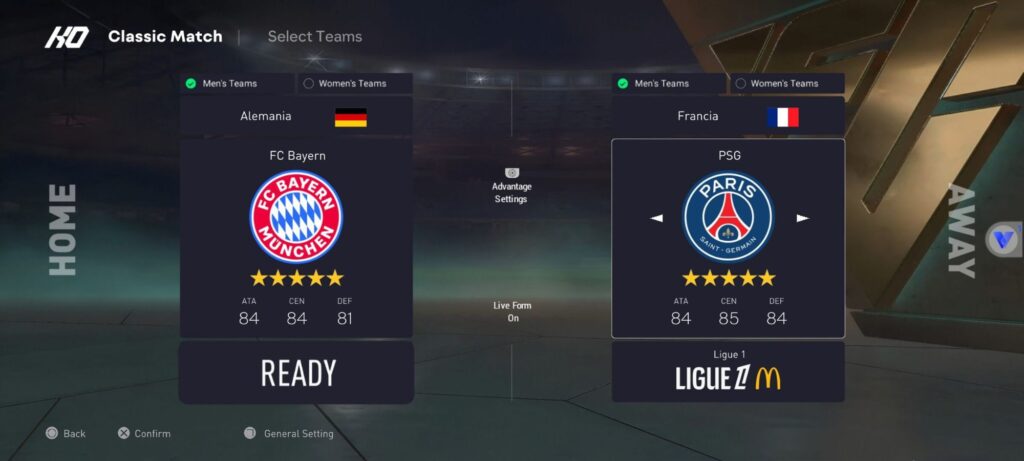Viewport: 1024px width, 461px height.
Task: Click the home READY panel
Action: click(x=296, y=373)
